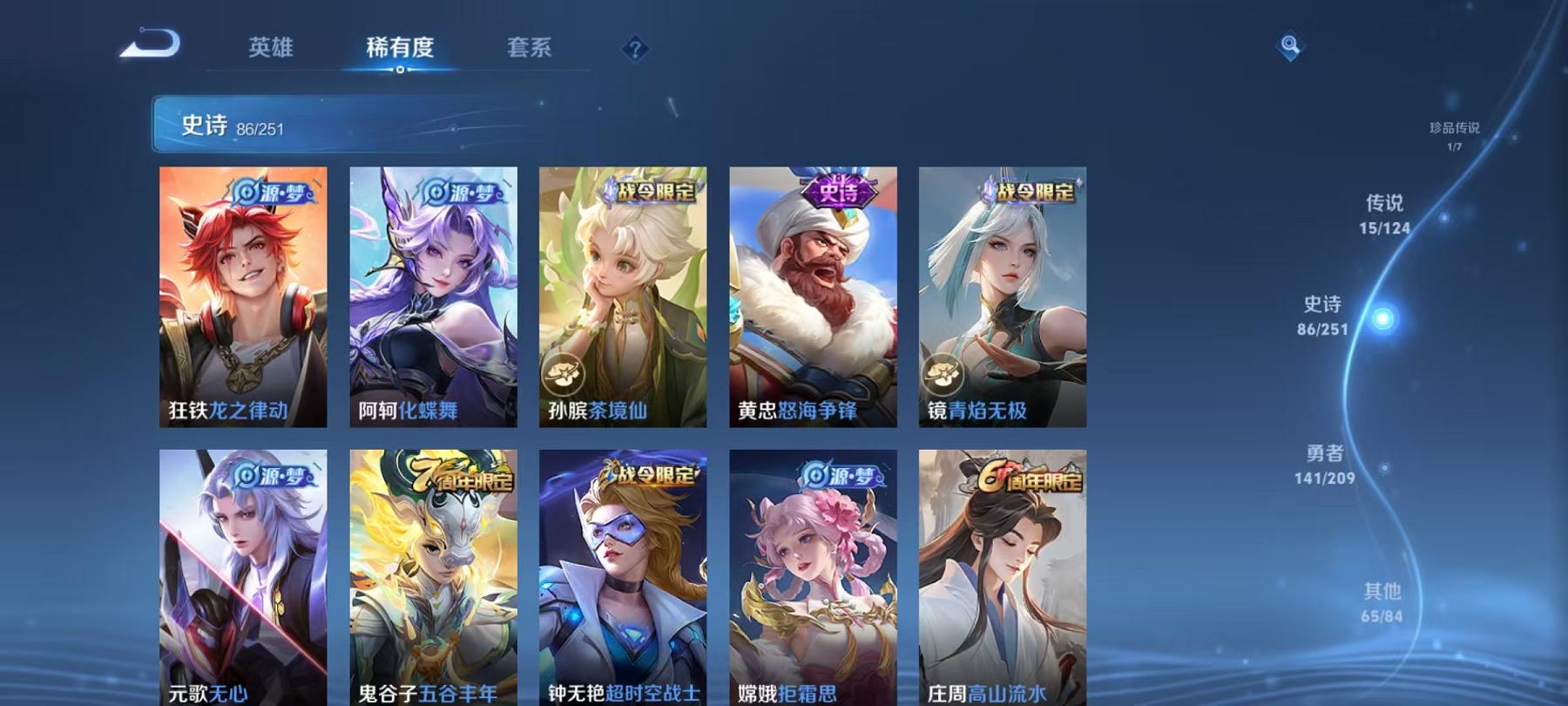Click the help question mark icon
Viewport: 1568px width, 706px height.
[x=635, y=50]
